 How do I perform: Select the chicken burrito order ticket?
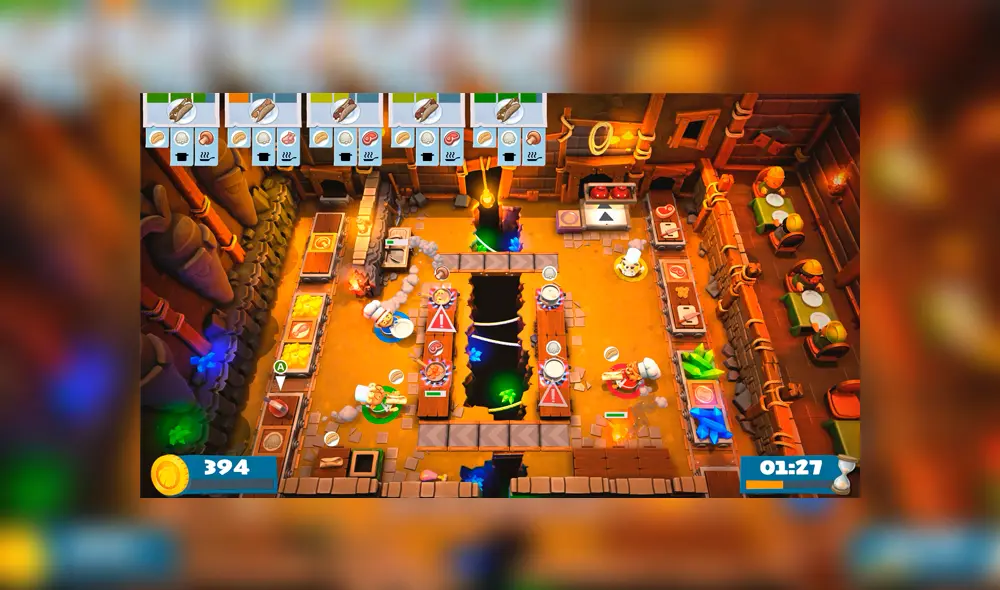[264, 111]
